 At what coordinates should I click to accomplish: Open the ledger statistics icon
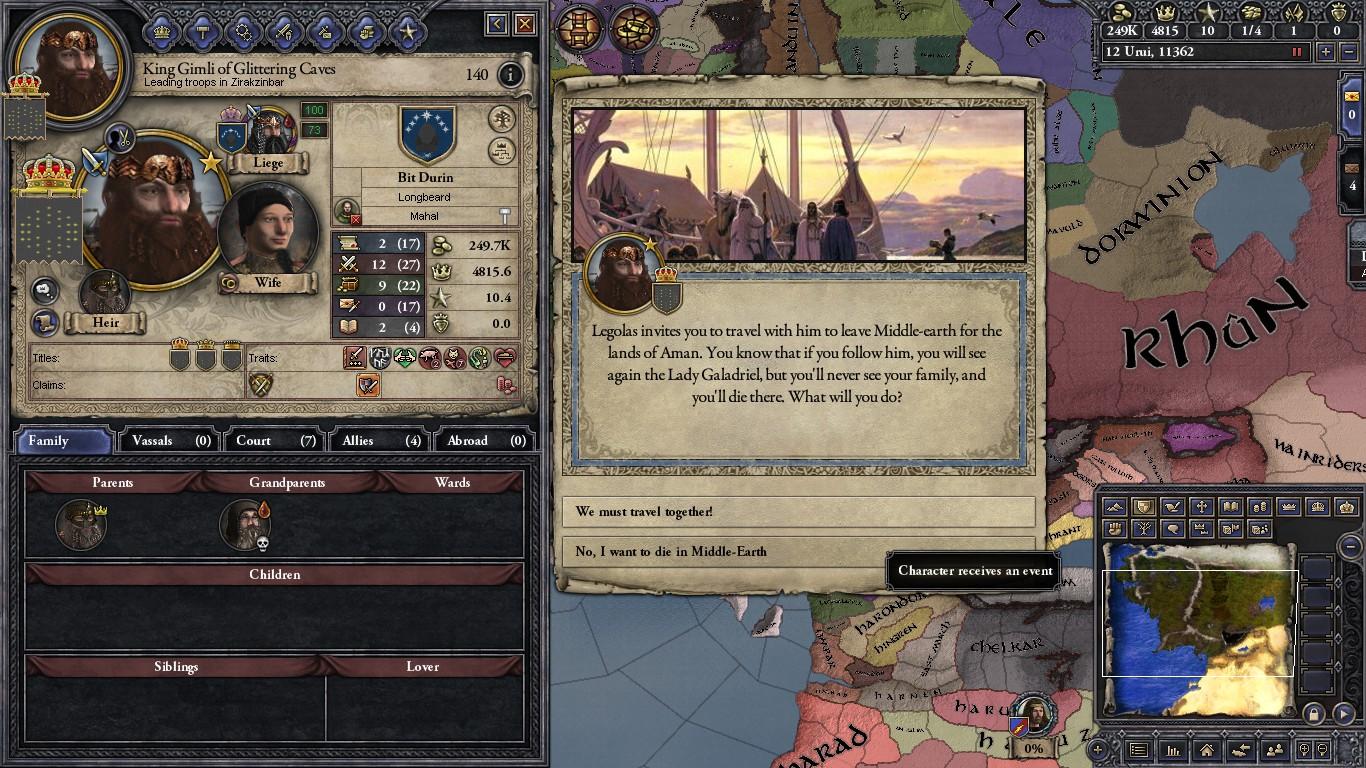[x=1174, y=751]
